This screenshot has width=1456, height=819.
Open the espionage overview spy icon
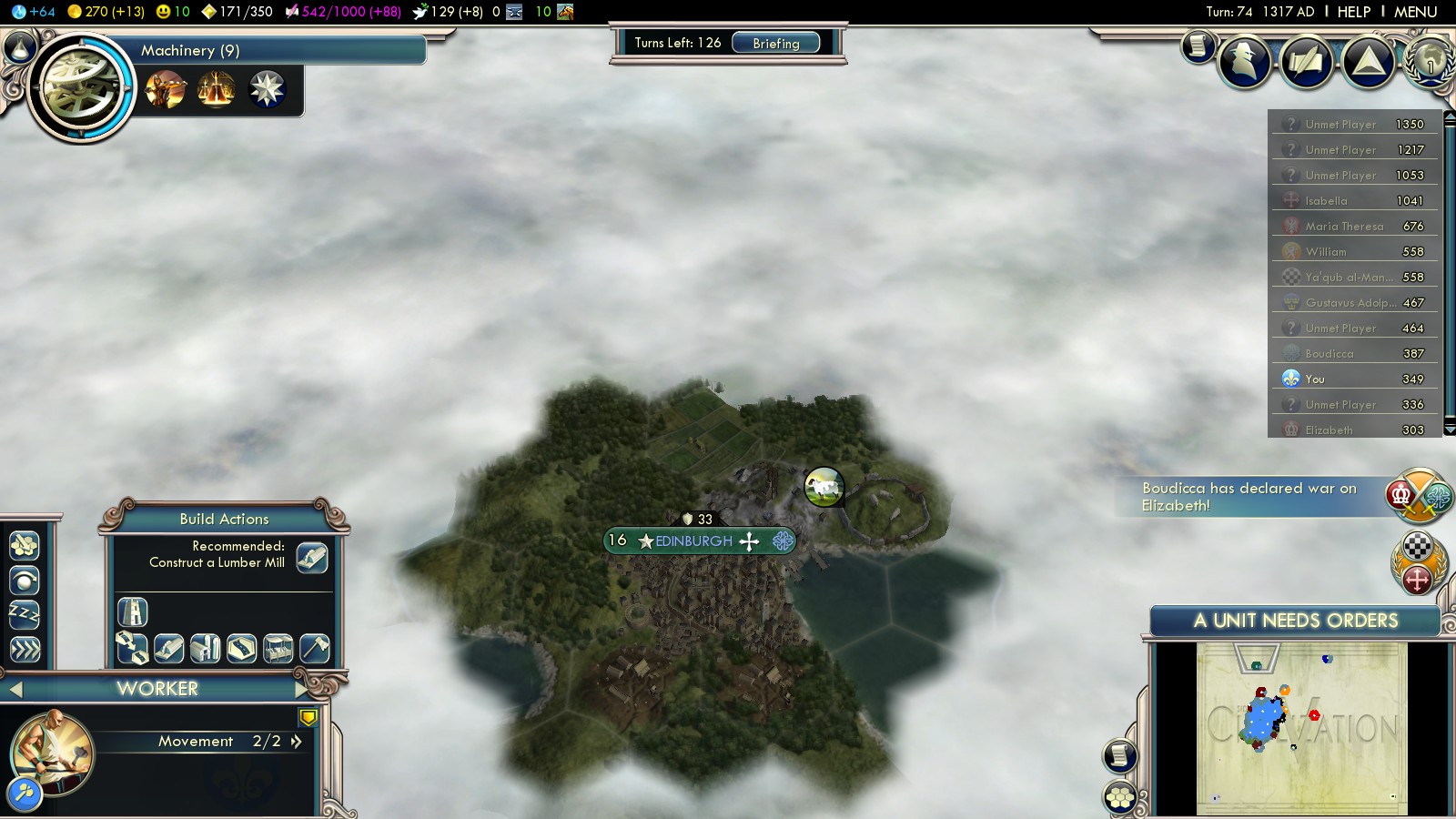[x=1245, y=62]
